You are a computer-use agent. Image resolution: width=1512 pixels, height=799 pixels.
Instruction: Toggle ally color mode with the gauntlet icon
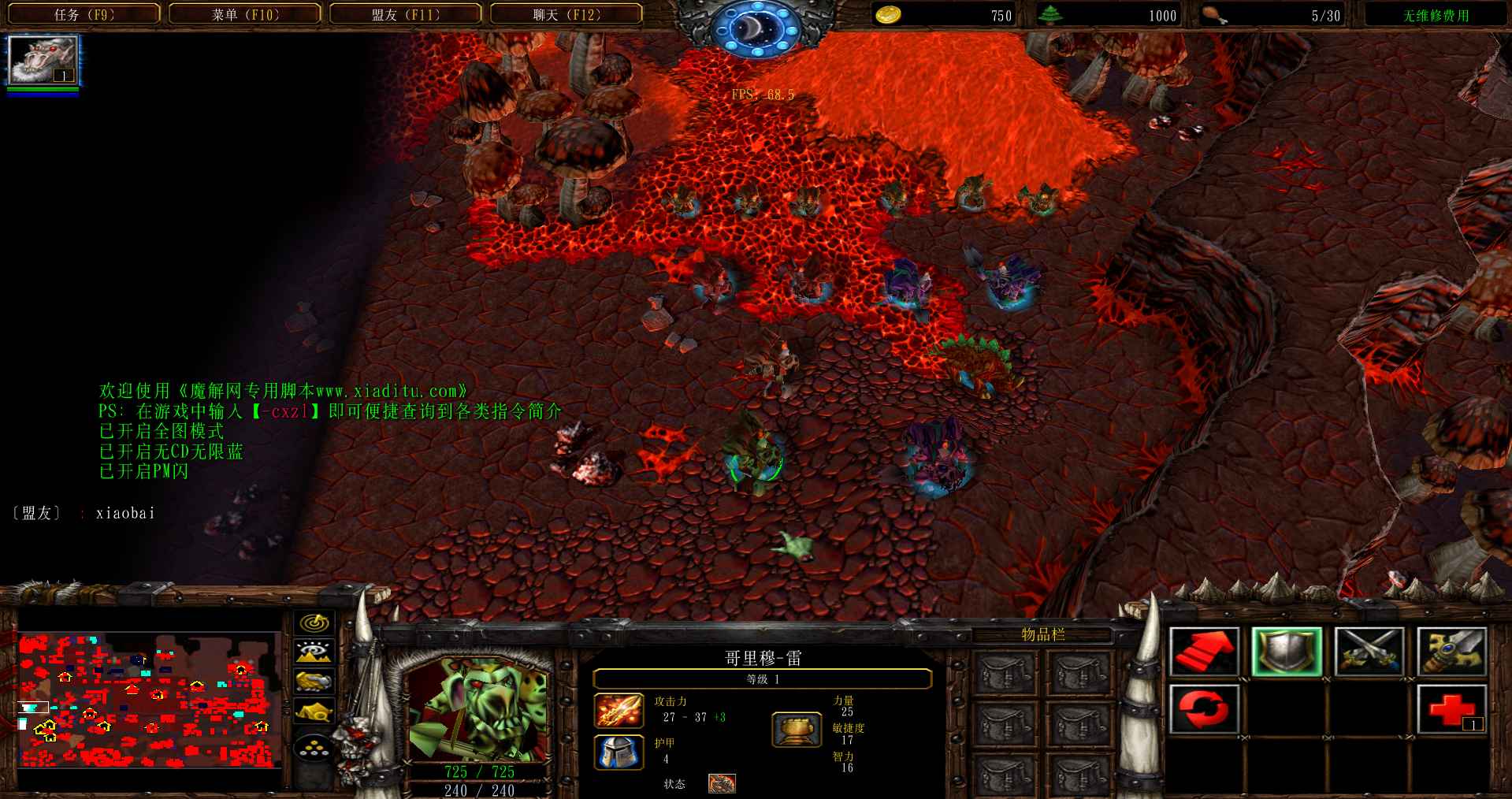coord(314,681)
